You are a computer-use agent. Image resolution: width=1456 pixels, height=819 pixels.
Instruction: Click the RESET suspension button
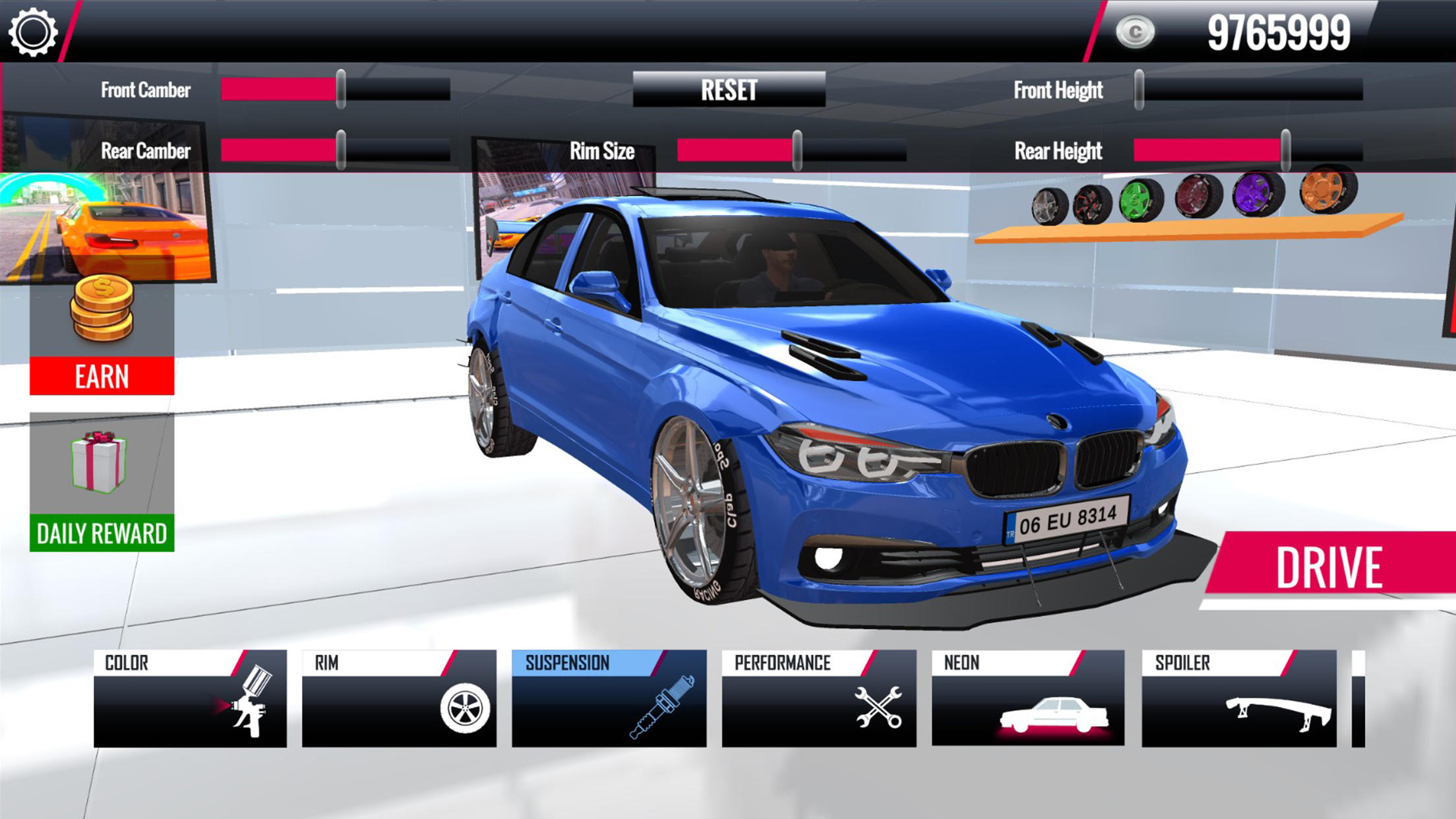pos(729,90)
